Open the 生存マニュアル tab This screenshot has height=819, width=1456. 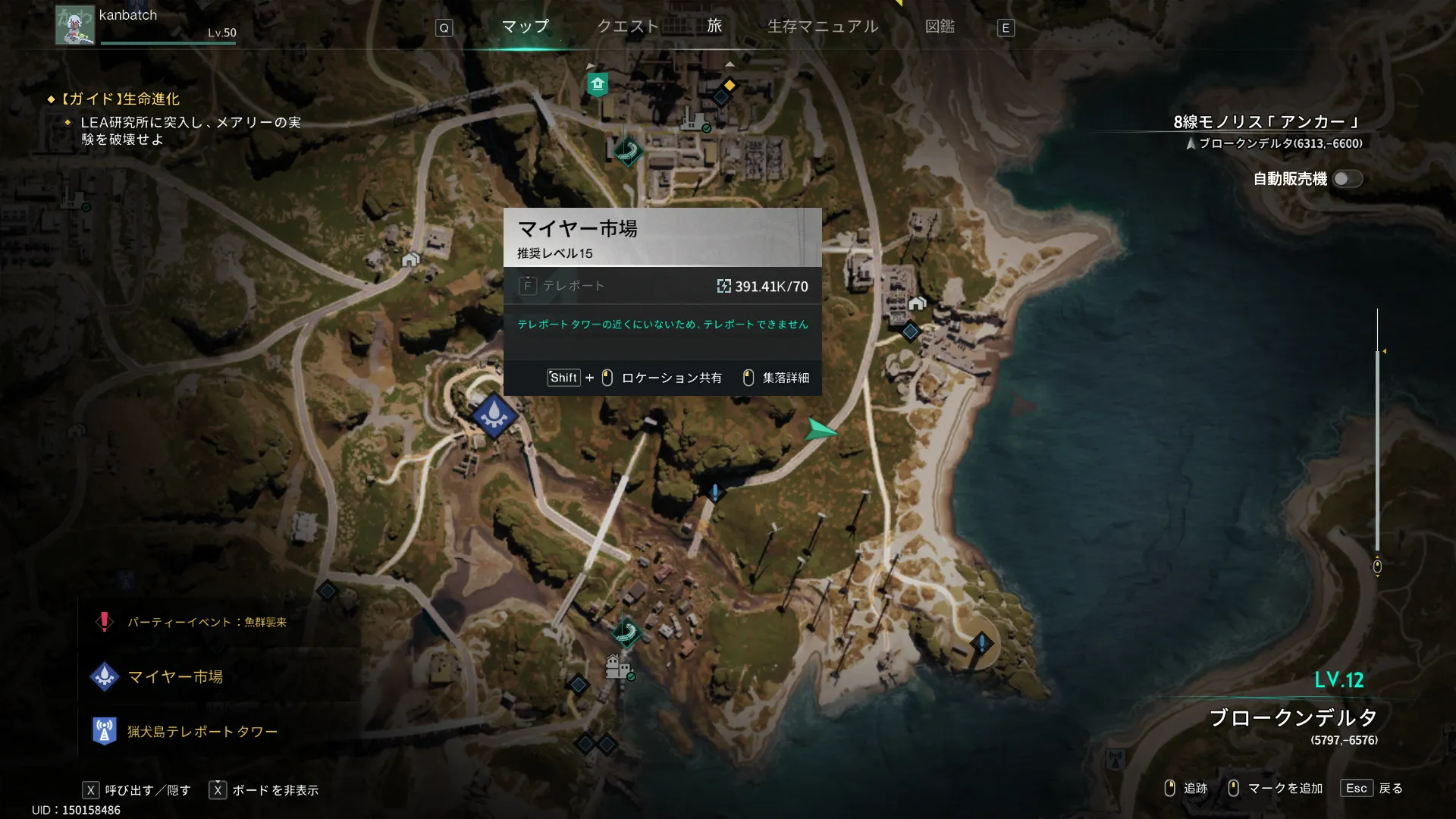click(823, 27)
